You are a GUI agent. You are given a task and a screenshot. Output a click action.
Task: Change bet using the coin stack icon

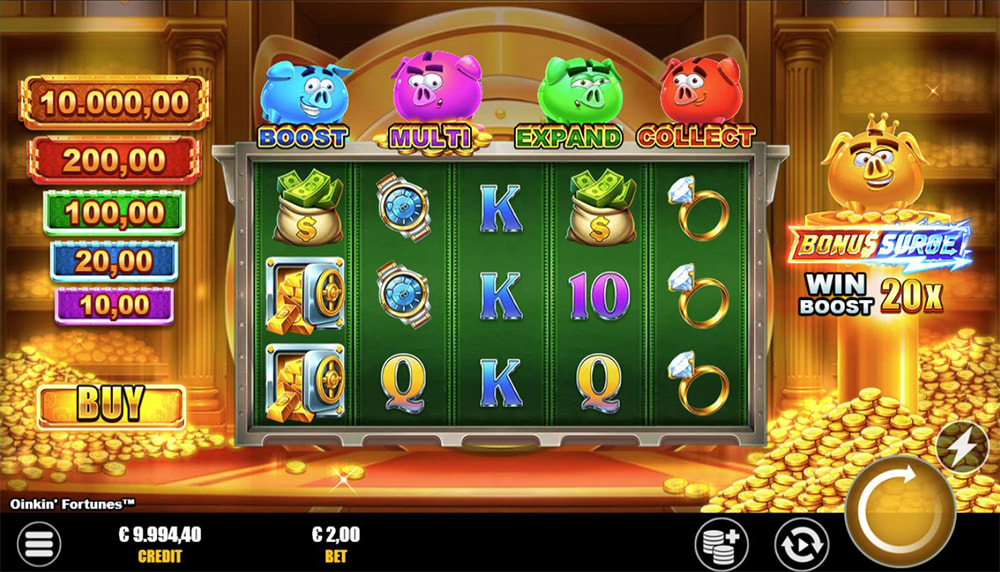[x=722, y=545]
